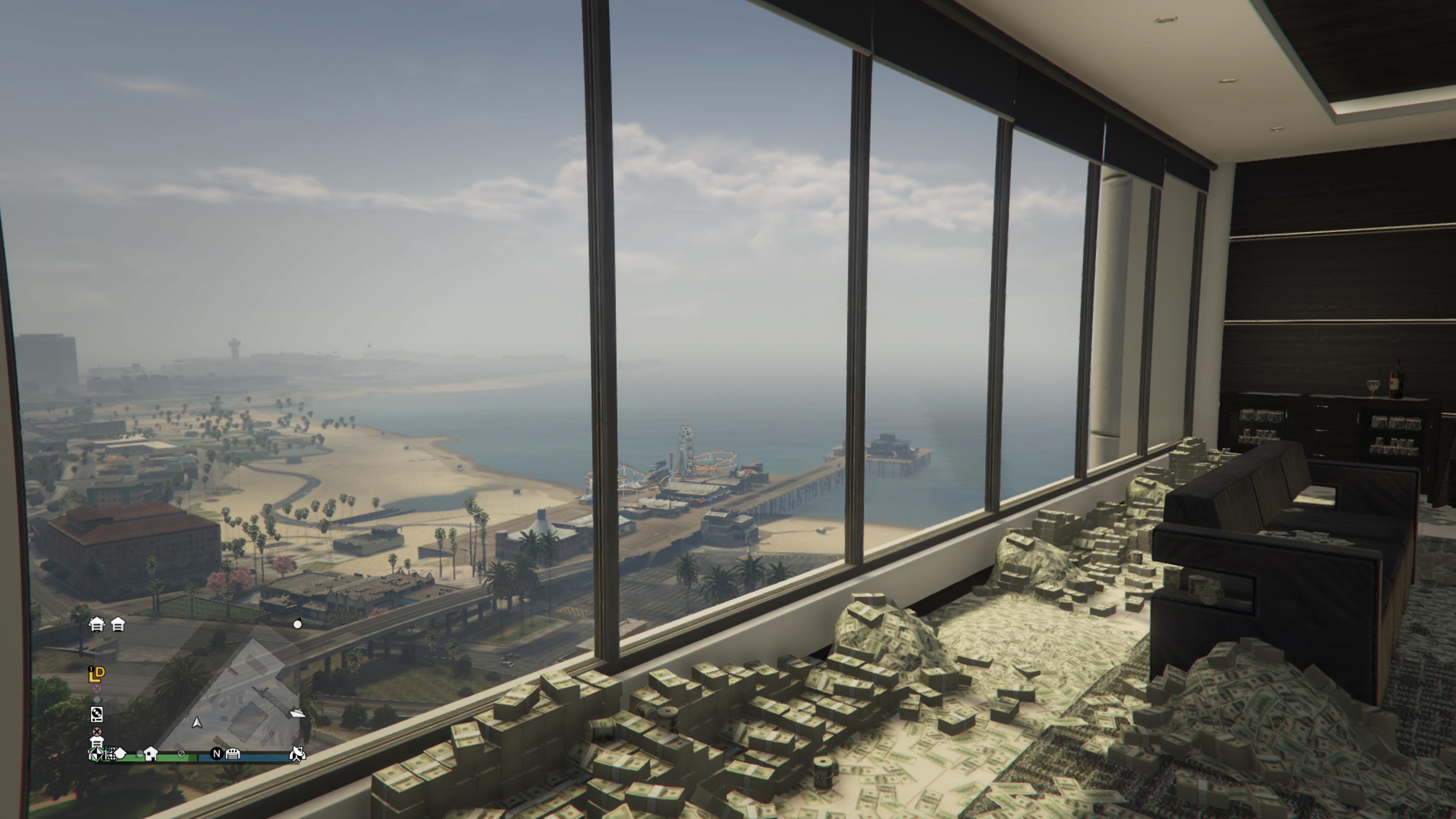Click the white dot blip near minimap top-right
Viewport: 1456px width, 819px height.
[298, 625]
